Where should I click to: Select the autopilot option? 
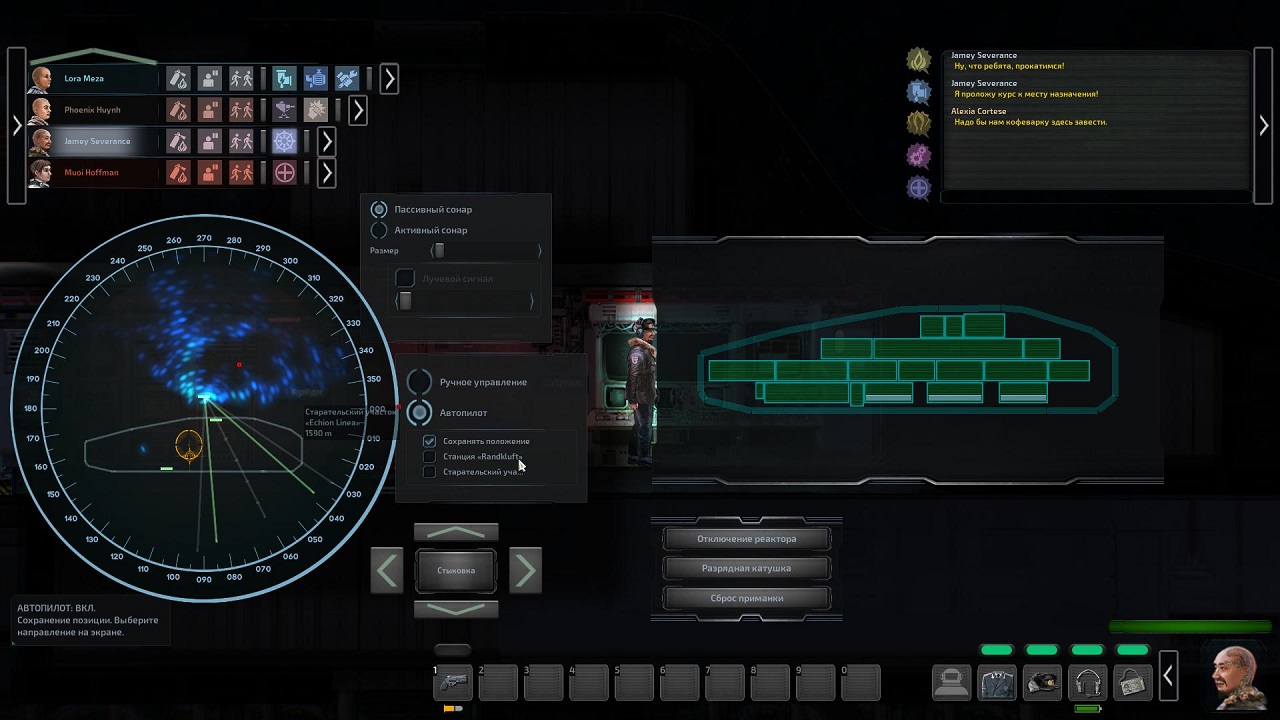click(420, 412)
